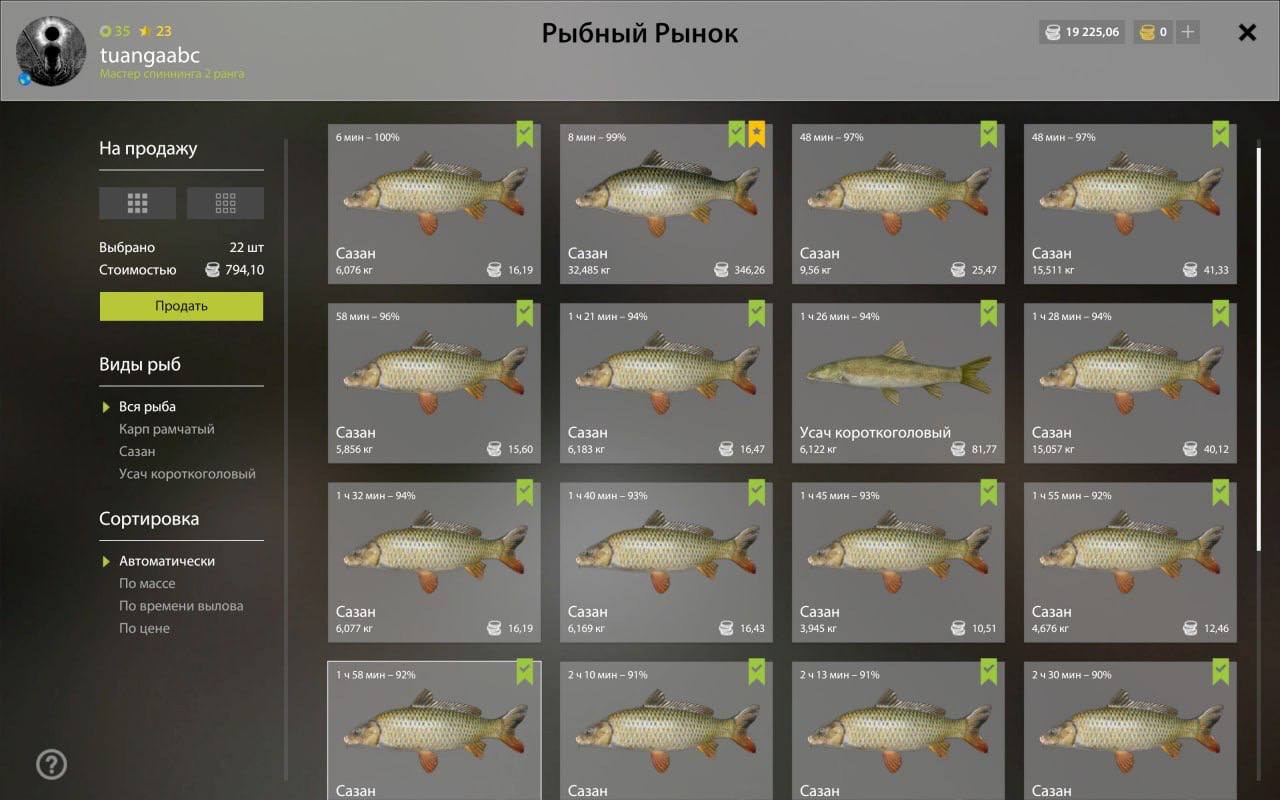Select all fish with the filled grid button
Screen dimensions: 1280x800
137,203
